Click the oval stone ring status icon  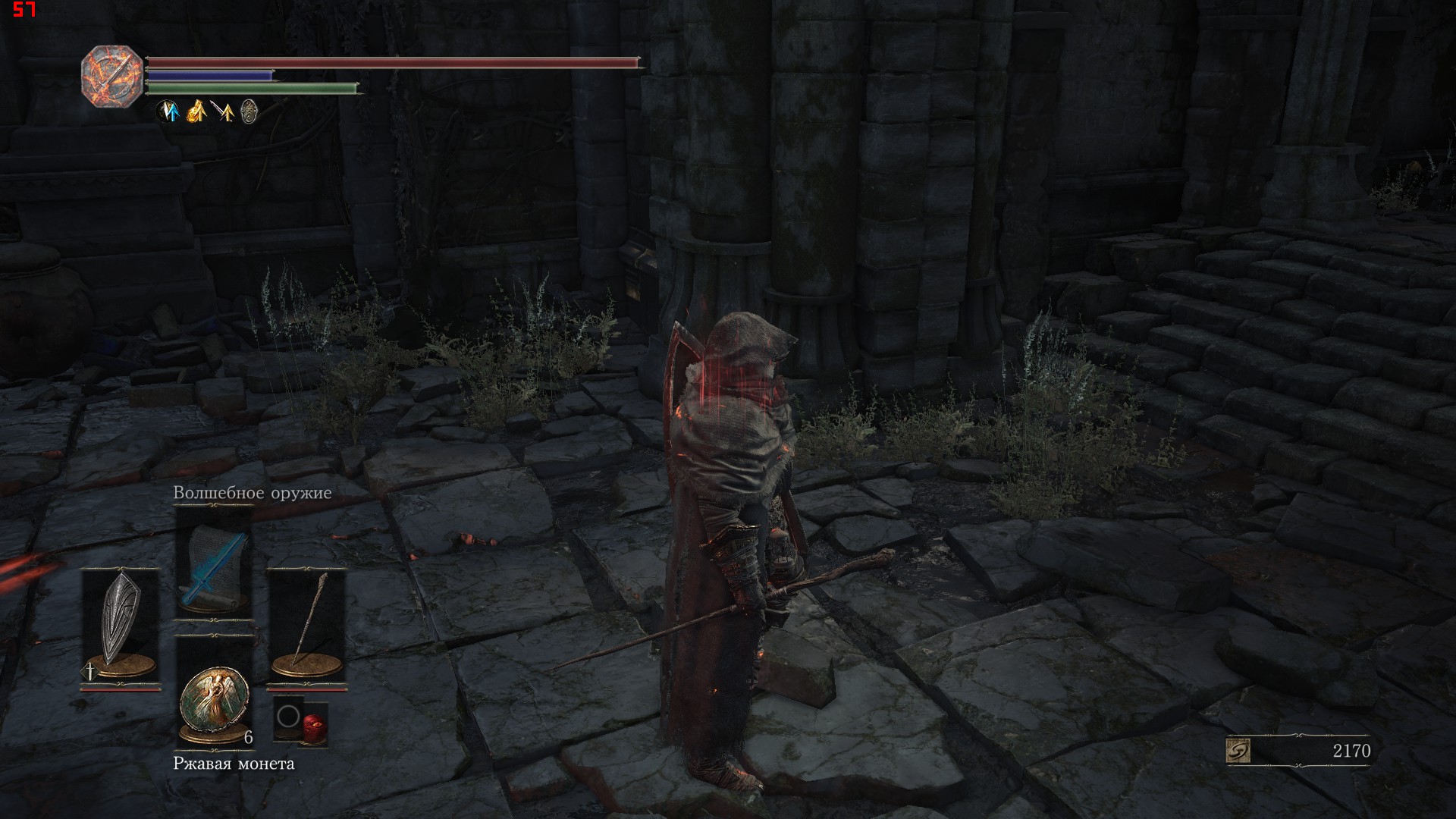249,112
